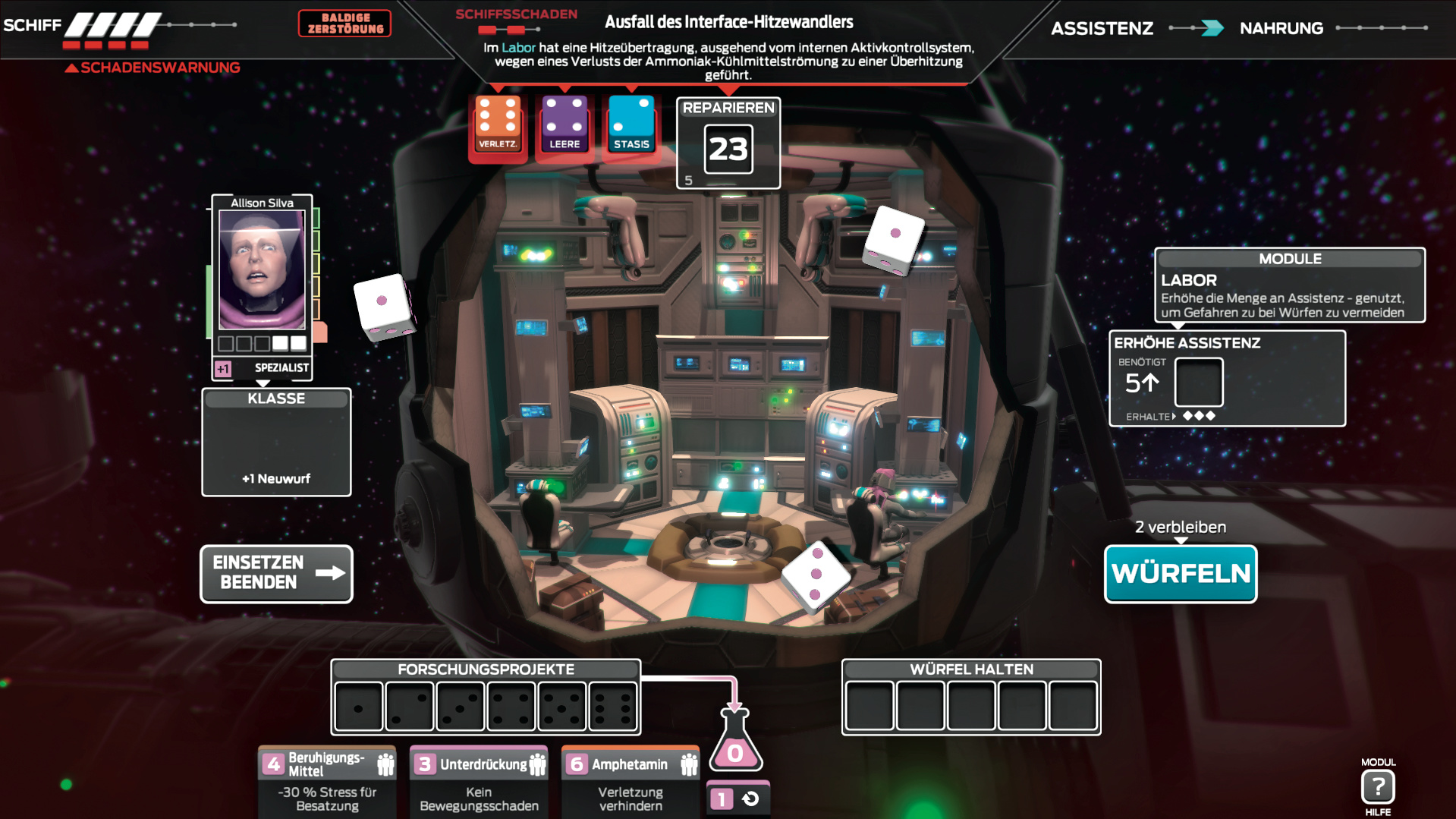This screenshot has width=1456, height=819.
Task: Pick the Amphetamin research card
Action: pos(631,782)
